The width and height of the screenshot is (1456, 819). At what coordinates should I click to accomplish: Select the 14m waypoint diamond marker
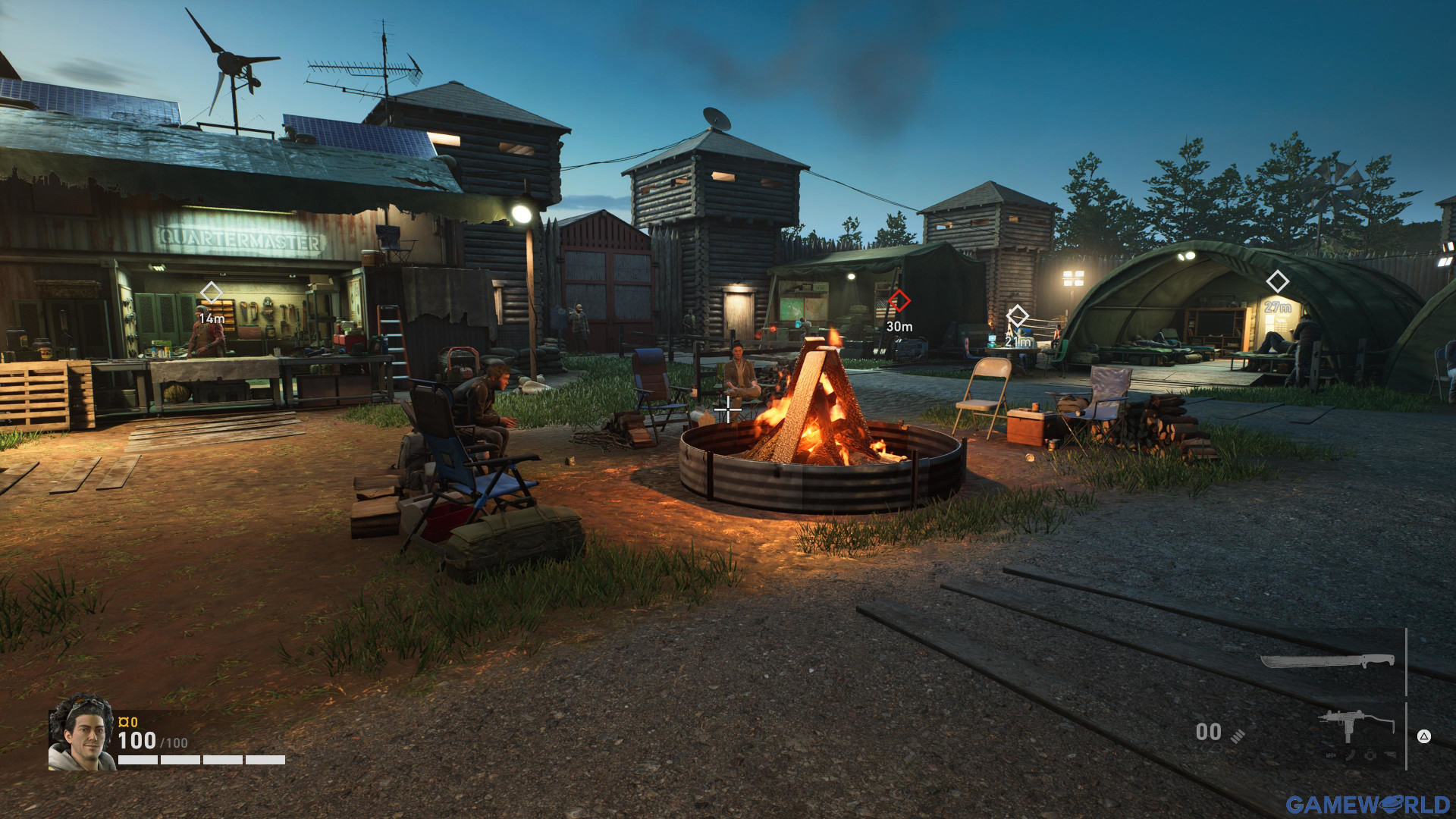point(211,292)
